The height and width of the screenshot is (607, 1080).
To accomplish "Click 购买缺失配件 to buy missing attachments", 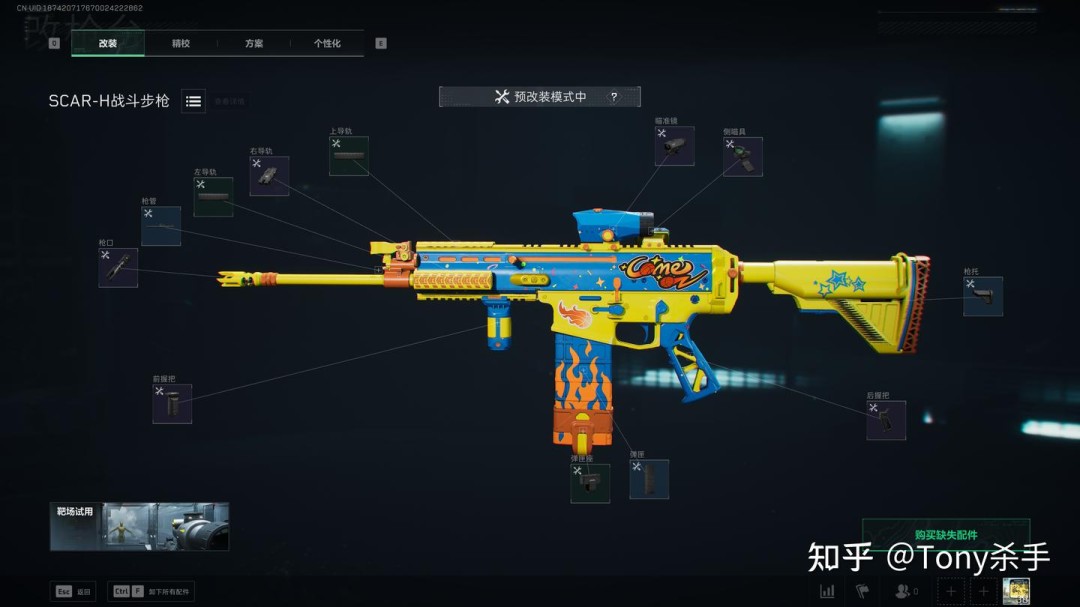I will [x=945, y=534].
